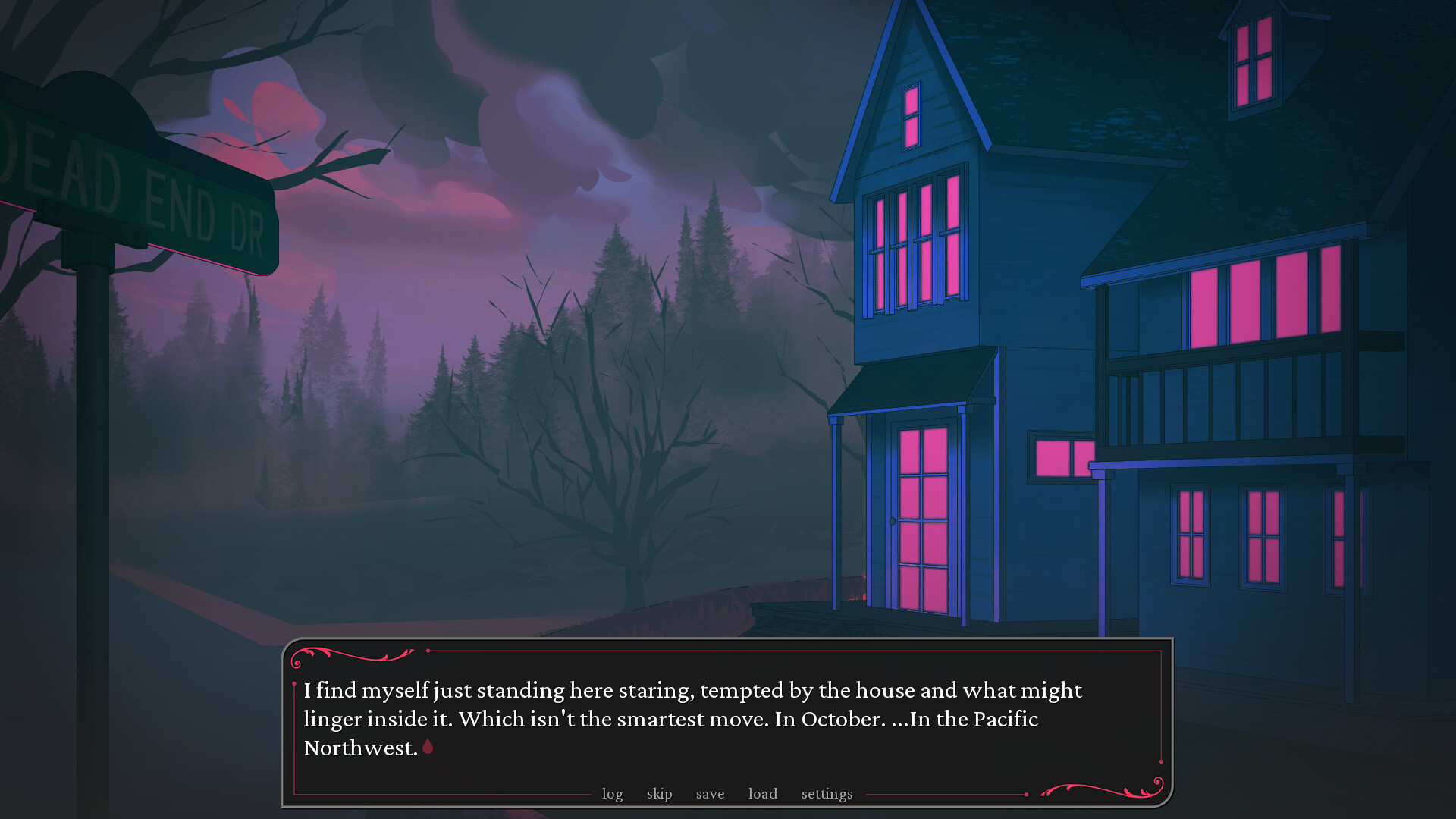Advance the dialogue text box
1456x819 pixels.
click(x=726, y=719)
